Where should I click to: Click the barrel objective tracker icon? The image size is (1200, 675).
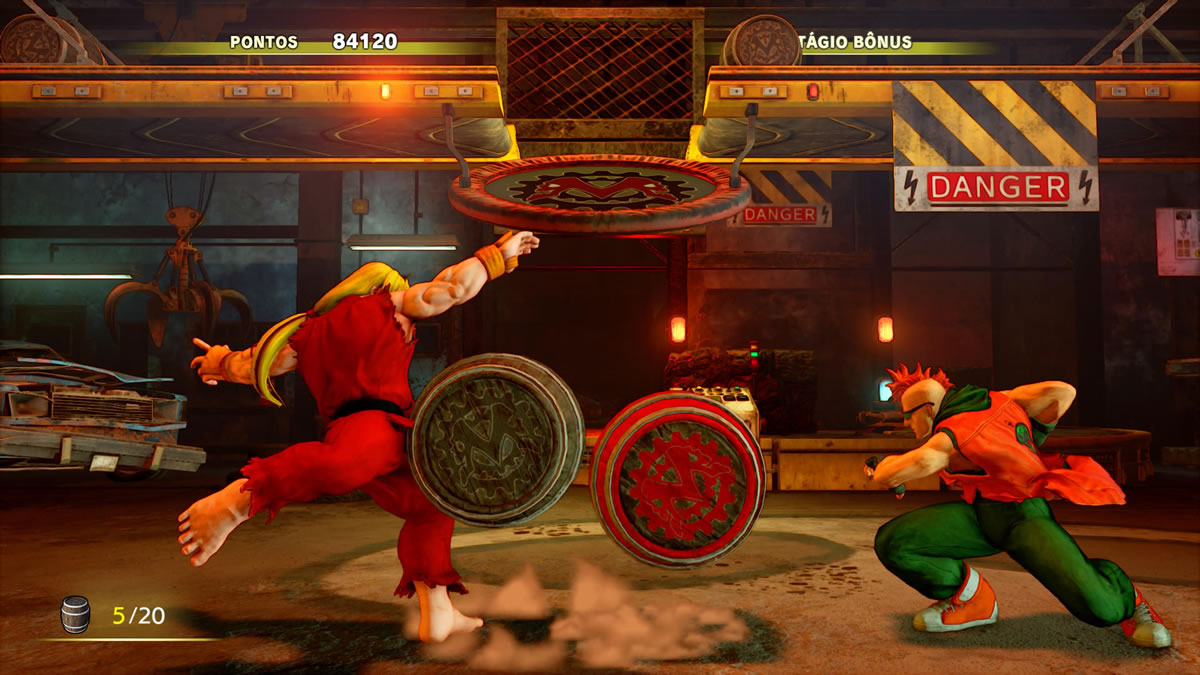click(x=75, y=614)
